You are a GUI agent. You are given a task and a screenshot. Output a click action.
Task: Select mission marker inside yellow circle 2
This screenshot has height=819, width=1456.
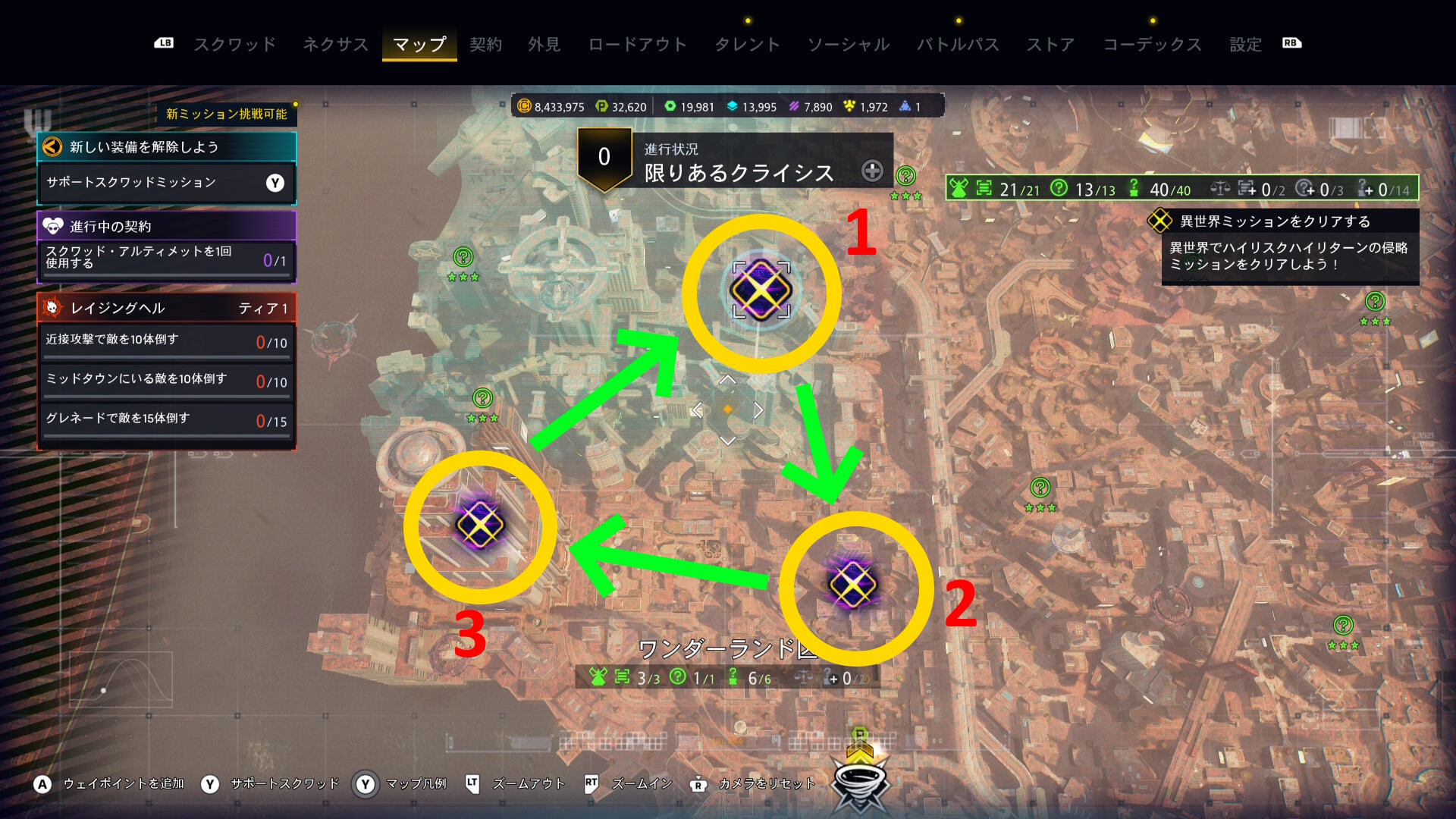pos(852,585)
